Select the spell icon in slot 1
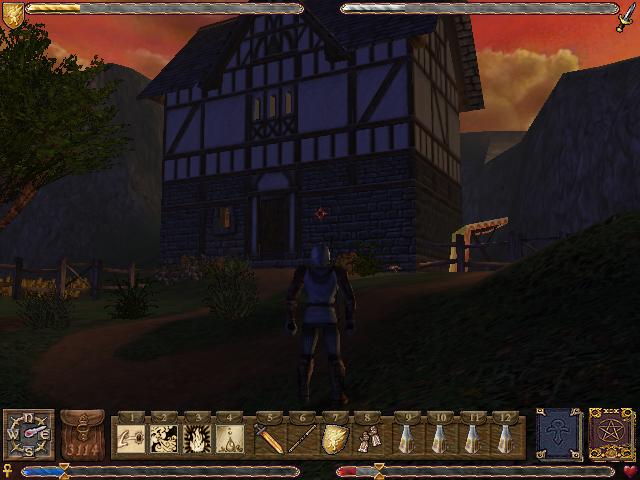 [x=130, y=437]
